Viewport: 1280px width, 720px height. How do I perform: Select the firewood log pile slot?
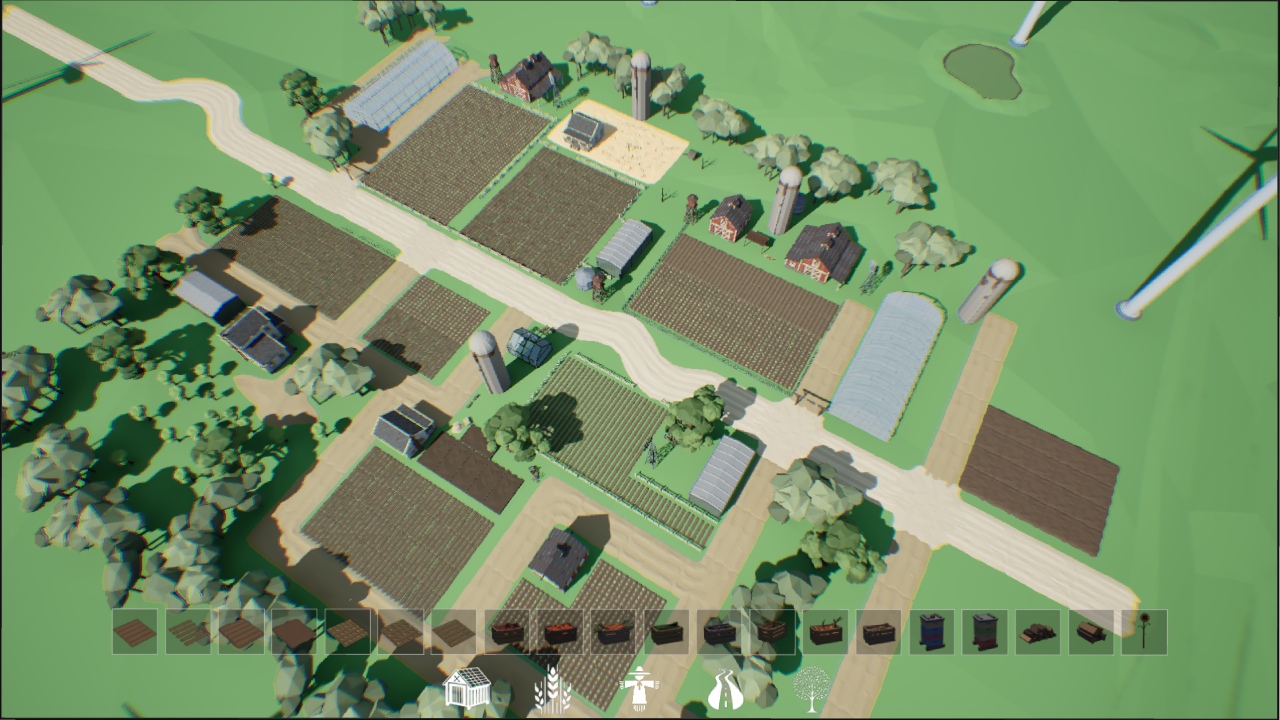click(1037, 632)
